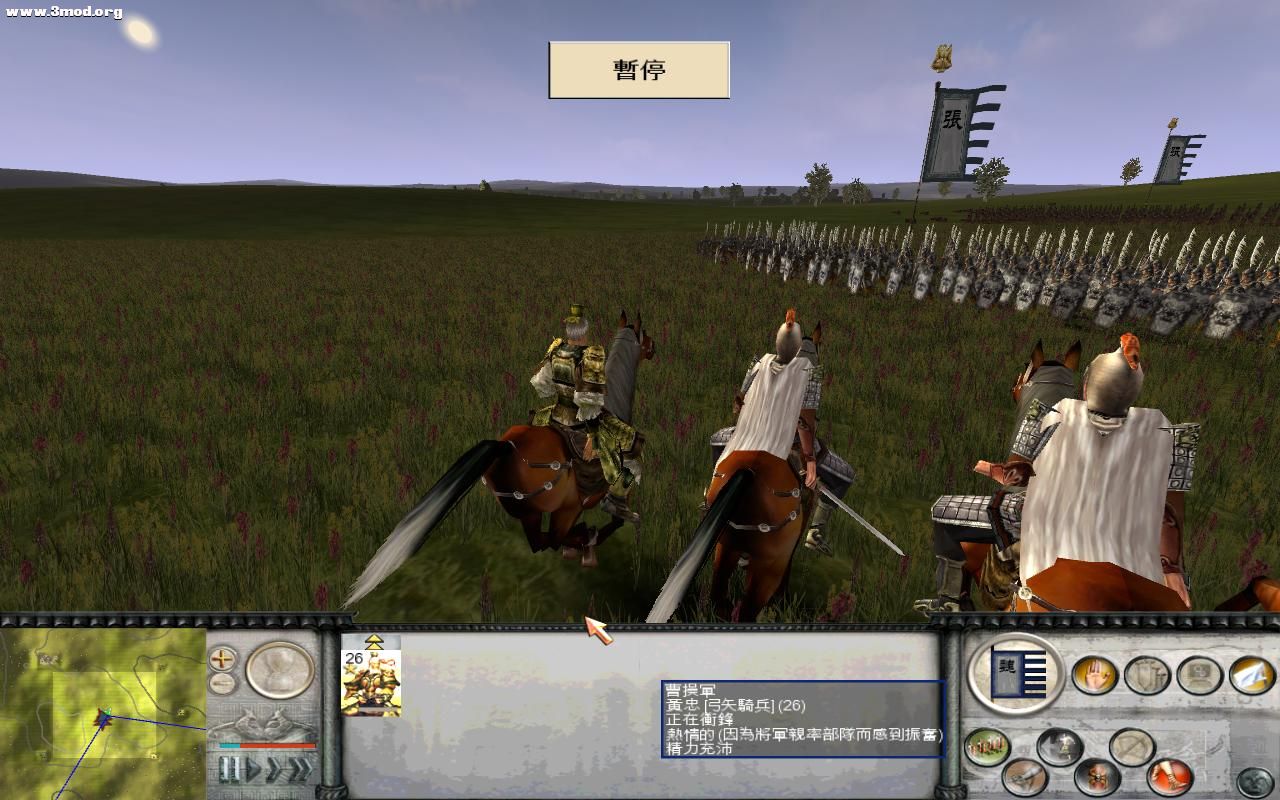Click the red-teal battle balance bar
Screen dimensions: 1280x800
click(x=264, y=745)
